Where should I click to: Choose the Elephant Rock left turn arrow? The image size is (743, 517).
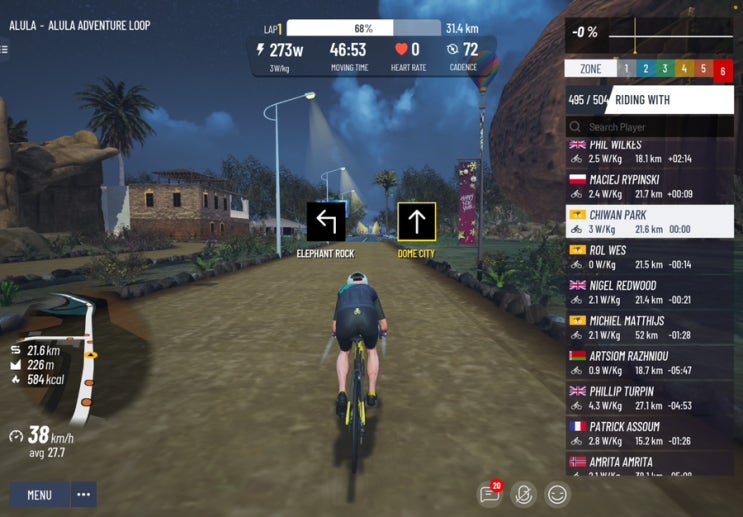pyautogui.click(x=326, y=222)
